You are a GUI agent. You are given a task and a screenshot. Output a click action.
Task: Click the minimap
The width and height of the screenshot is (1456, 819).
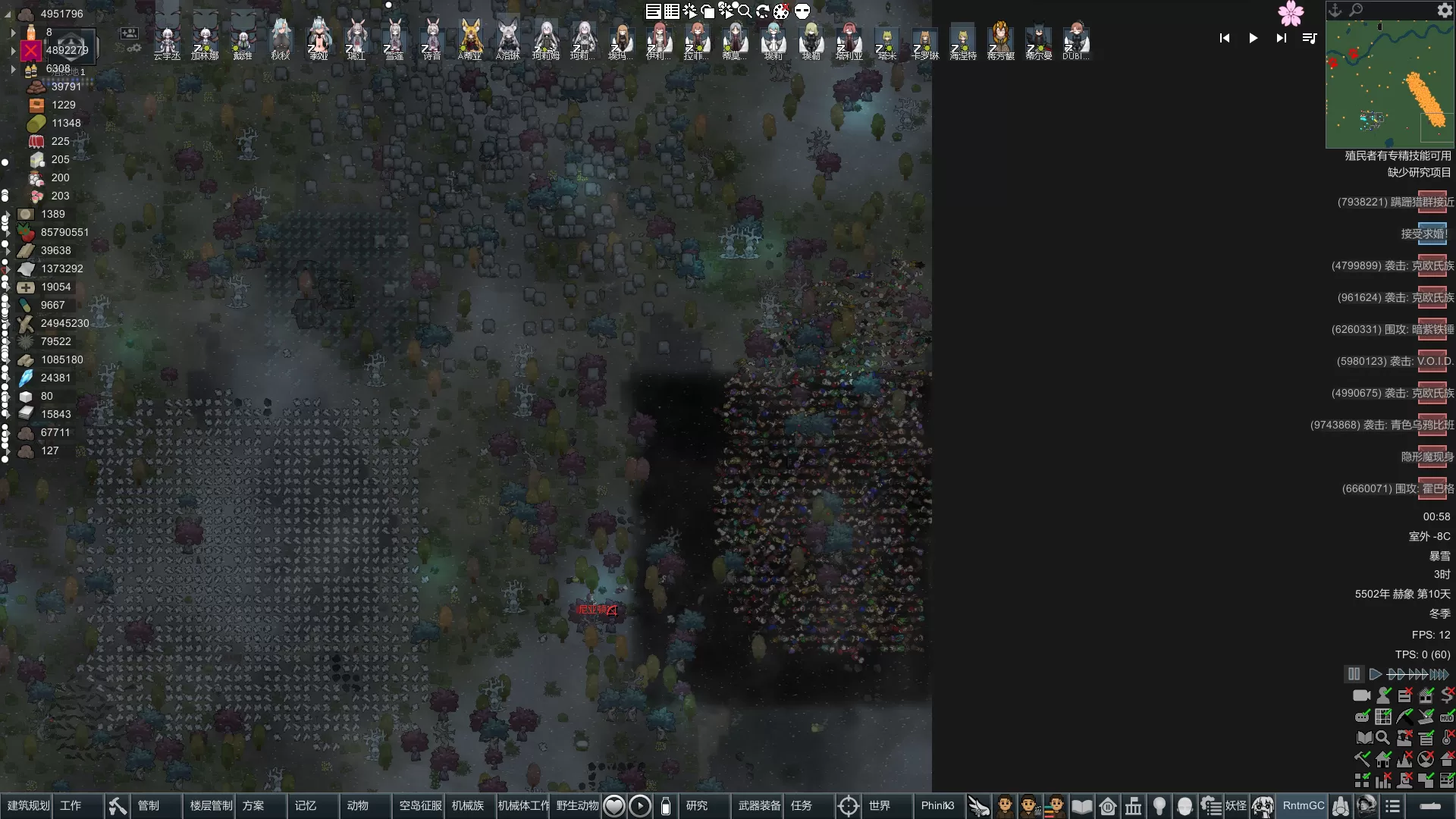coord(1389,83)
